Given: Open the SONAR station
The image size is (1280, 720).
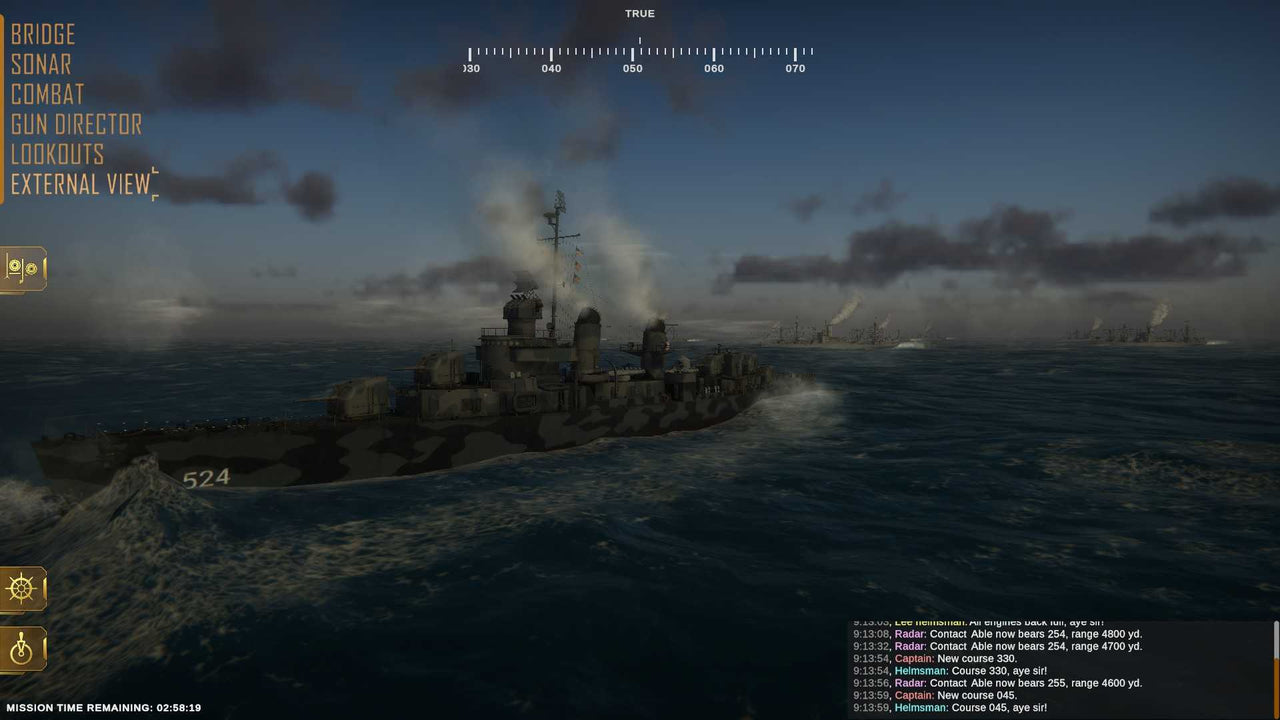Looking at the screenshot, I should 40,65.
